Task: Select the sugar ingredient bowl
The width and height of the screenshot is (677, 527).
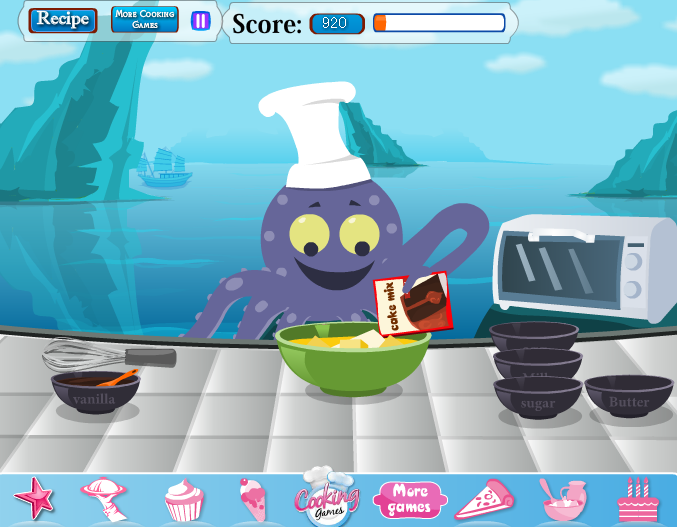Action: [537, 401]
